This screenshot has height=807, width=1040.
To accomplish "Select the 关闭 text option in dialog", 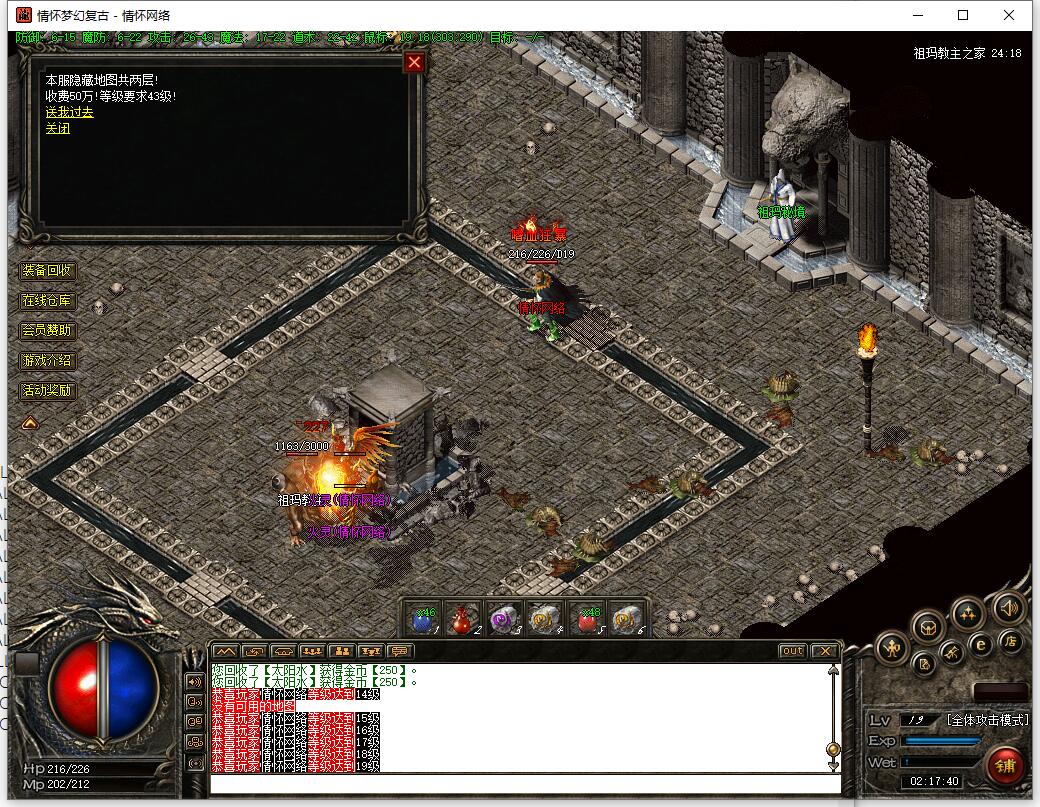I will pyautogui.click(x=57, y=129).
